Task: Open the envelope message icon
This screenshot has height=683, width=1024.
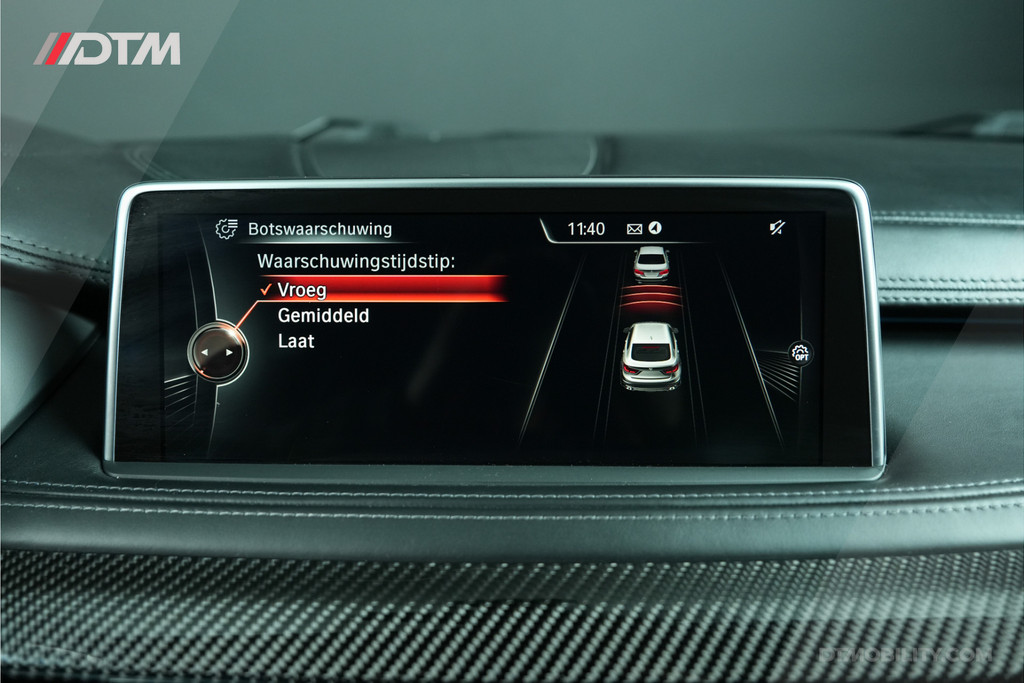Action: click(634, 229)
